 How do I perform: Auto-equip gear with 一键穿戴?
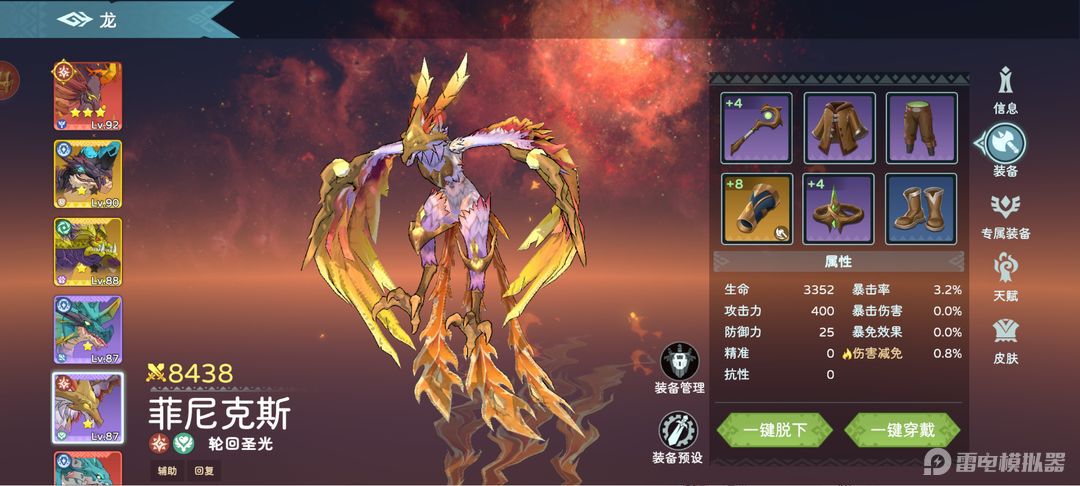[x=902, y=430]
